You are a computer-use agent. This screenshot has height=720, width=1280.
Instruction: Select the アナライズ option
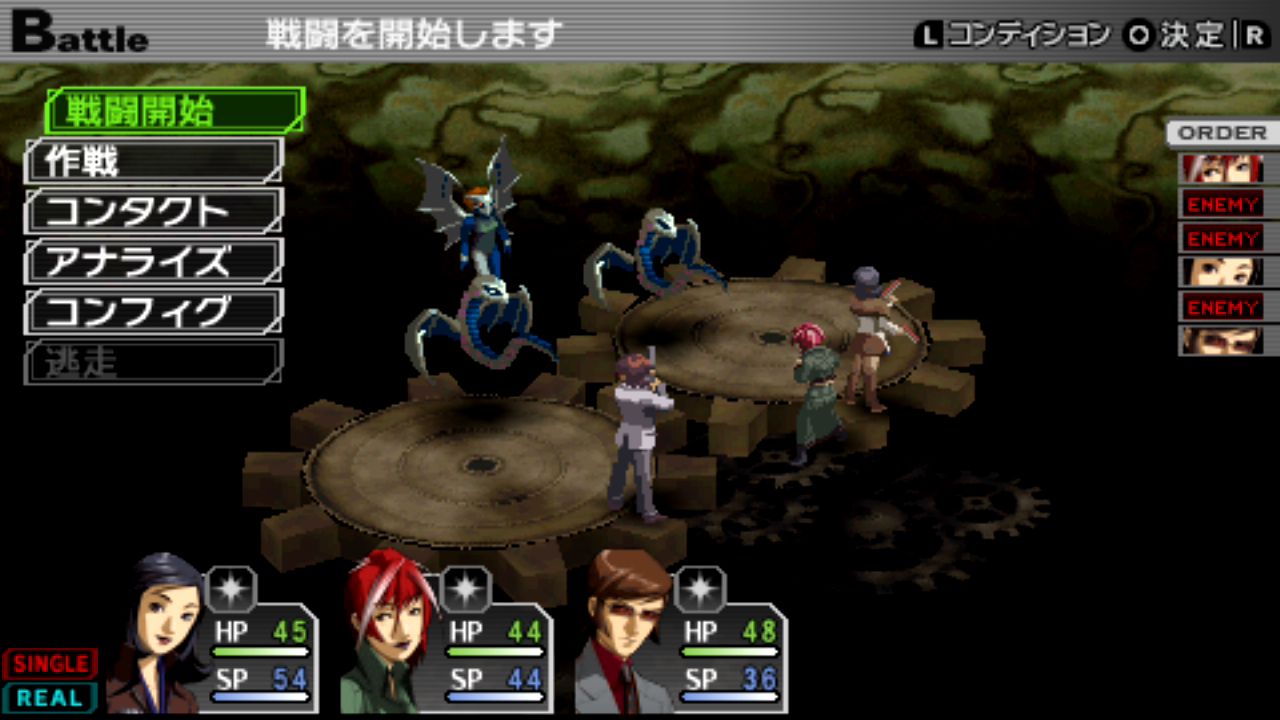click(154, 262)
